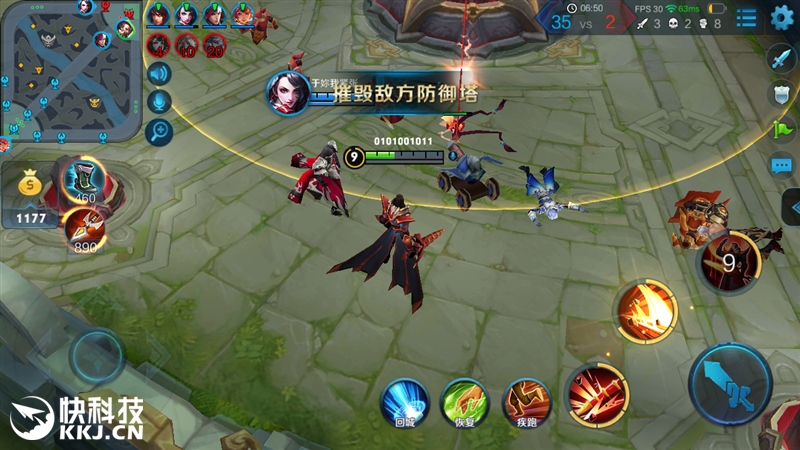Viewport: 800px width, 450px height.
Task: Toggle the speaker sound button
Action: 158,73
